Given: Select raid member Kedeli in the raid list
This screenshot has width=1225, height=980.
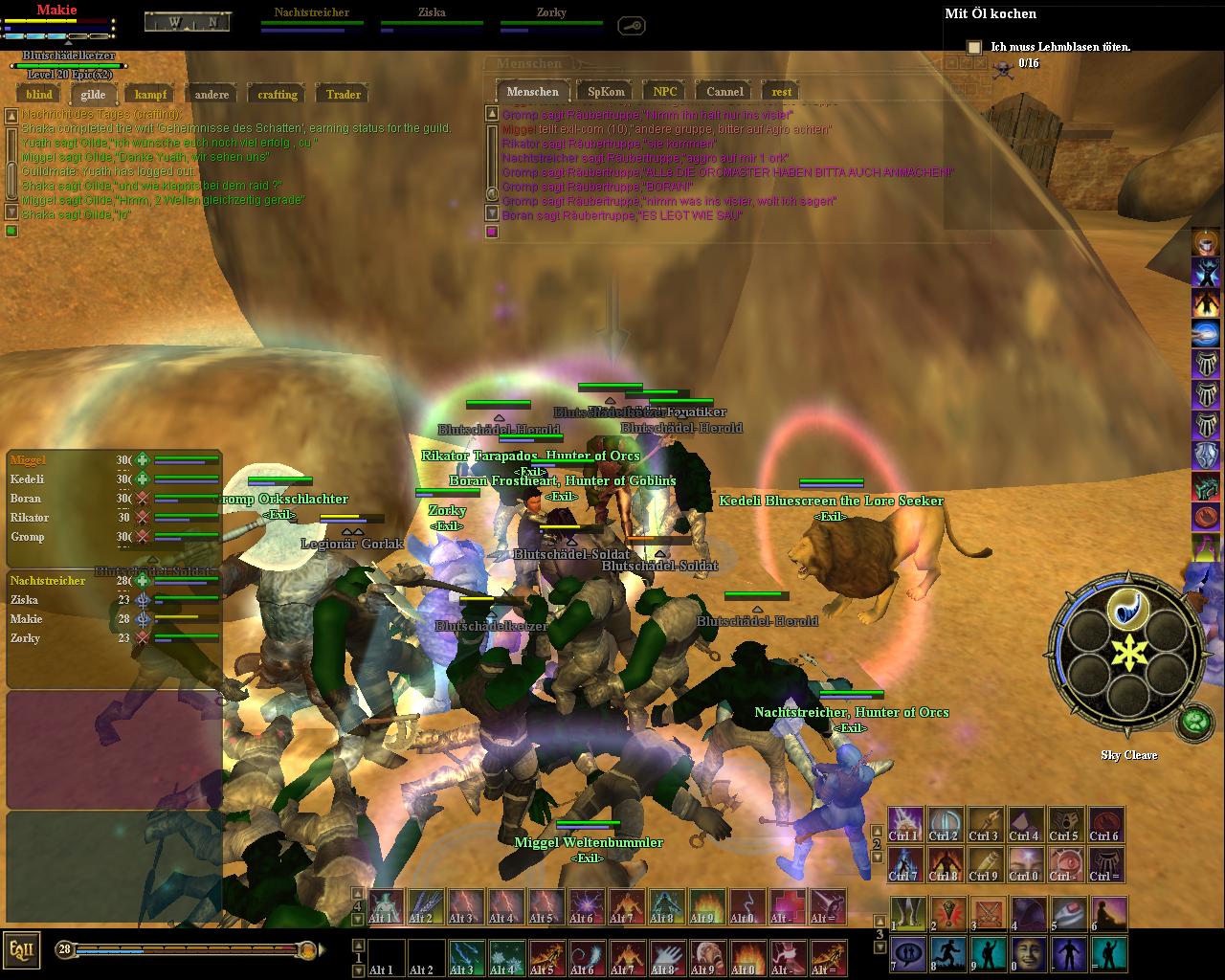Looking at the screenshot, I should coord(28,479).
